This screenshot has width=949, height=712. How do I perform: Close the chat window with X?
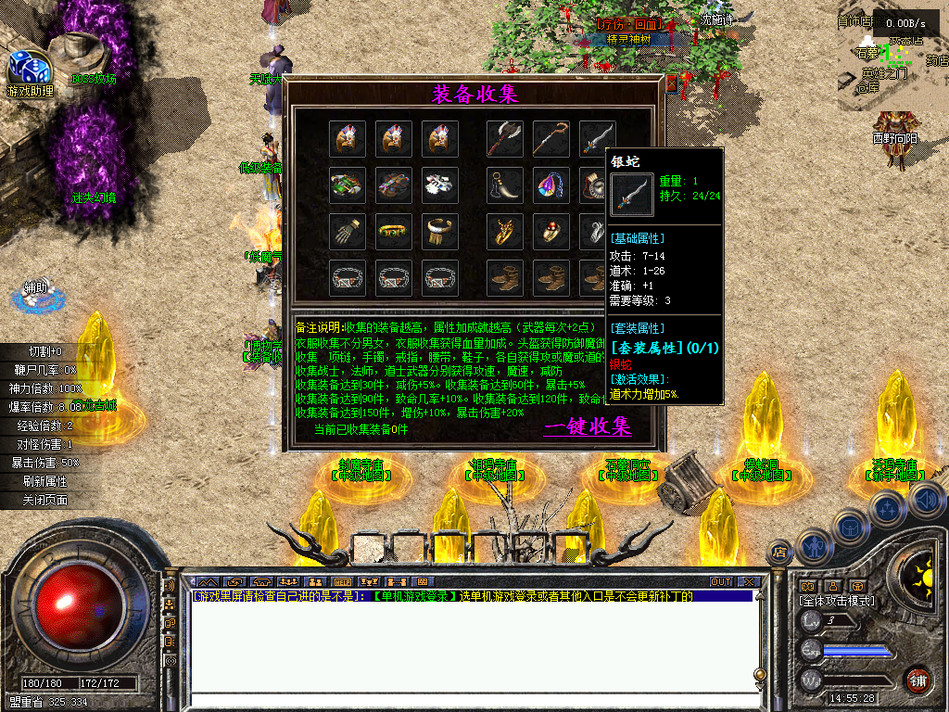pyautogui.click(x=747, y=581)
